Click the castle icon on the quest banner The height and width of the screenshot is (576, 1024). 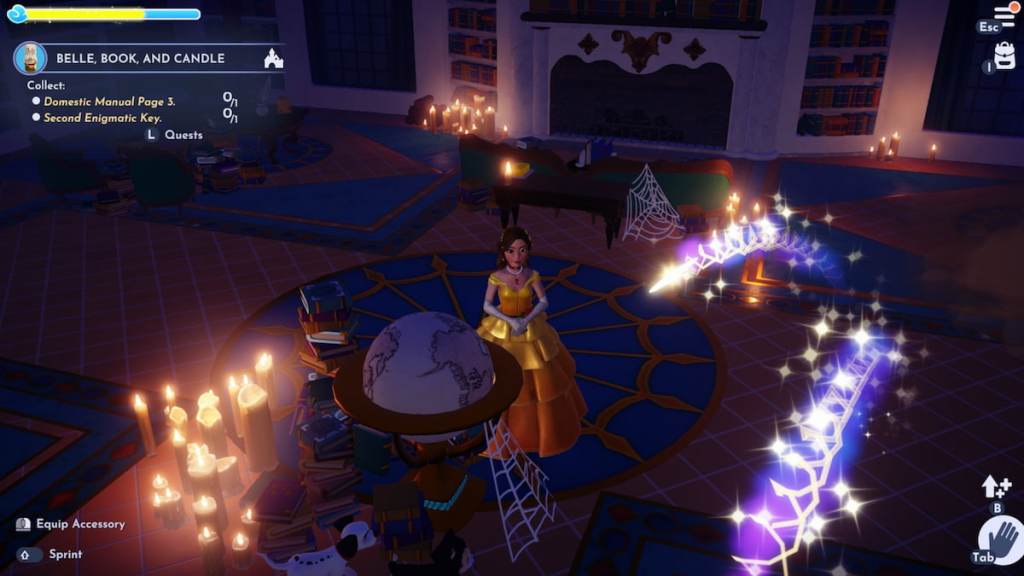(x=273, y=58)
